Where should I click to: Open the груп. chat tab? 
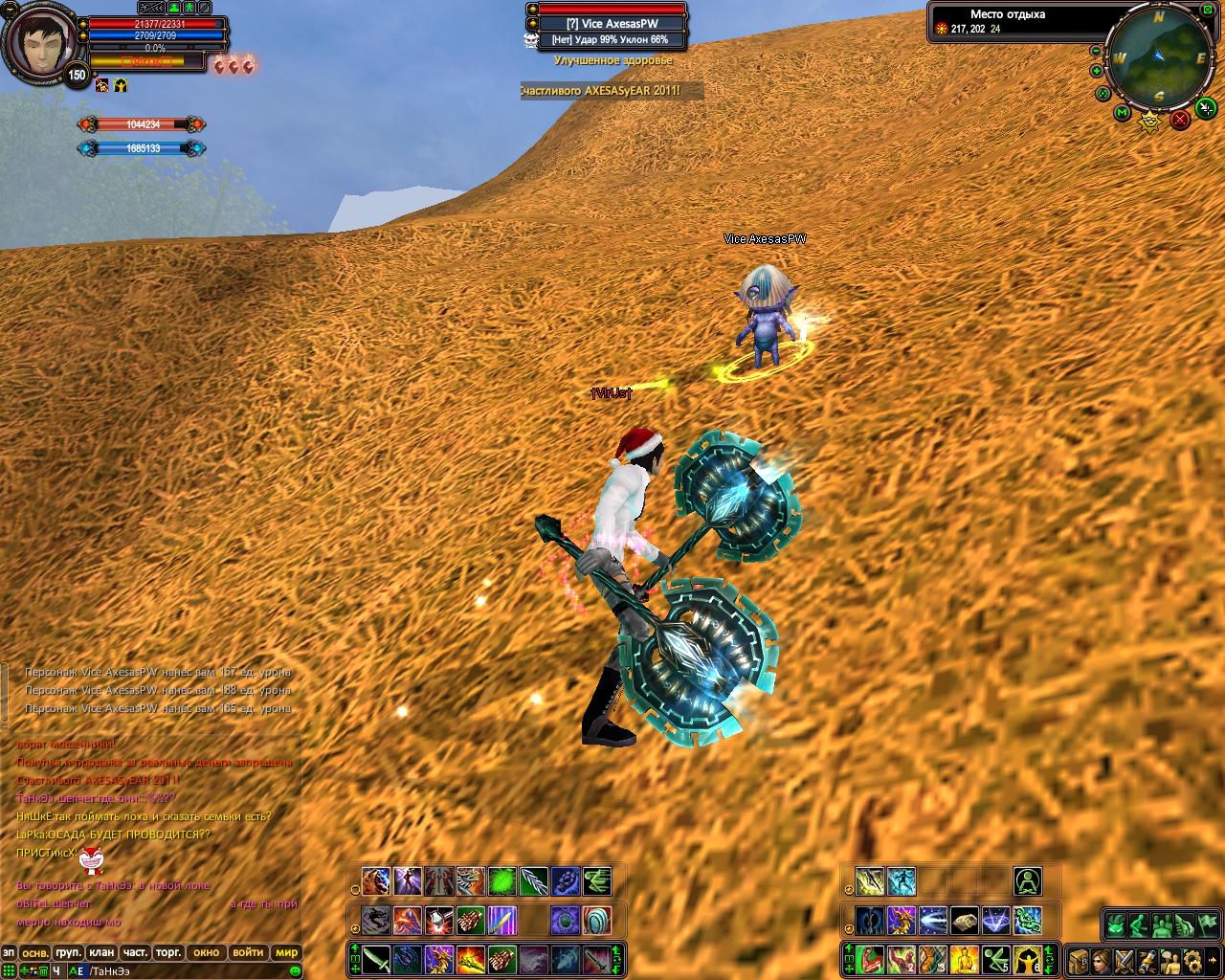pyautogui.click(x=68, y=952)
